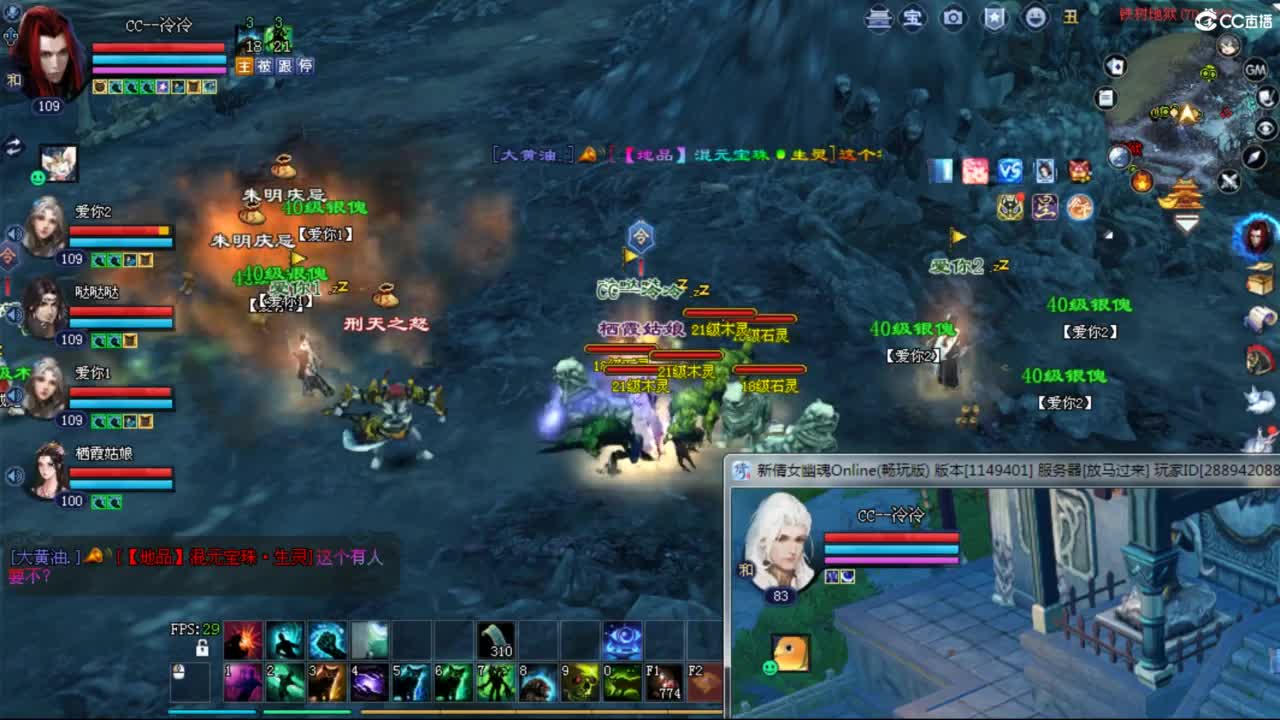The height and width of the screenshot is (720, 1280).
Task: Toggle the hotbar lock padlock beside the FPS counter
Action: tap(202, 647)
